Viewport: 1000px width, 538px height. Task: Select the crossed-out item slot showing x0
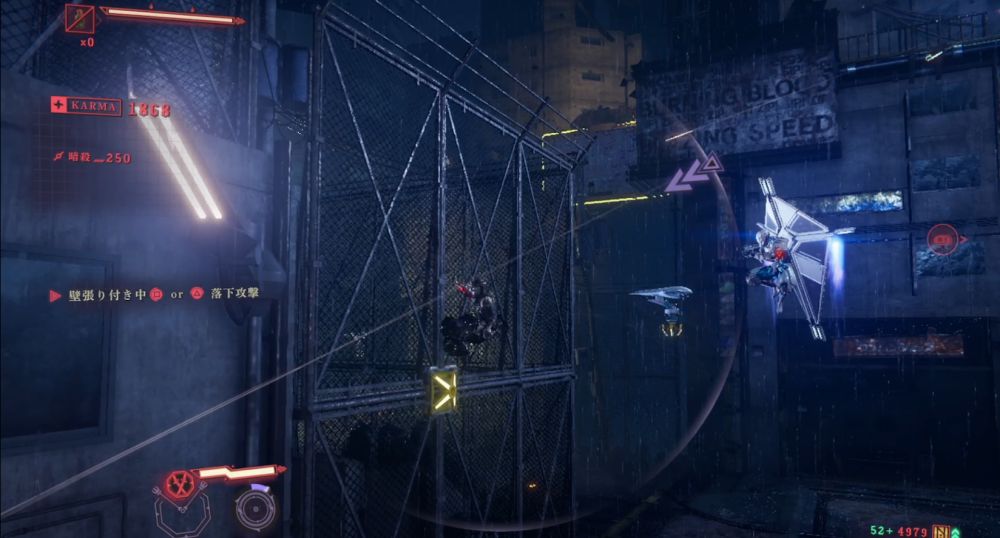[80, 18]
